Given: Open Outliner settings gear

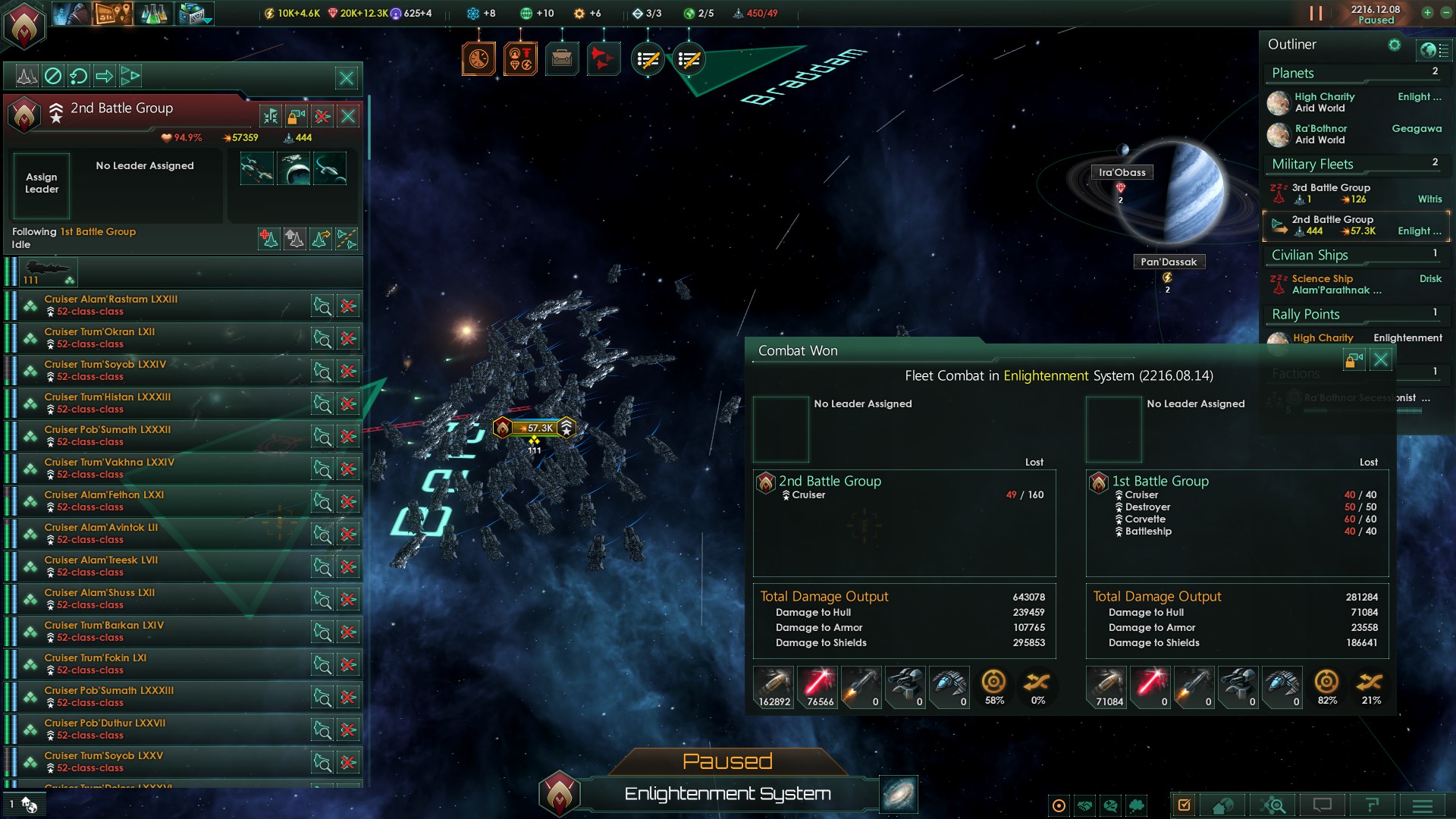Looking at the screenshot, I should pos(1394,45).
